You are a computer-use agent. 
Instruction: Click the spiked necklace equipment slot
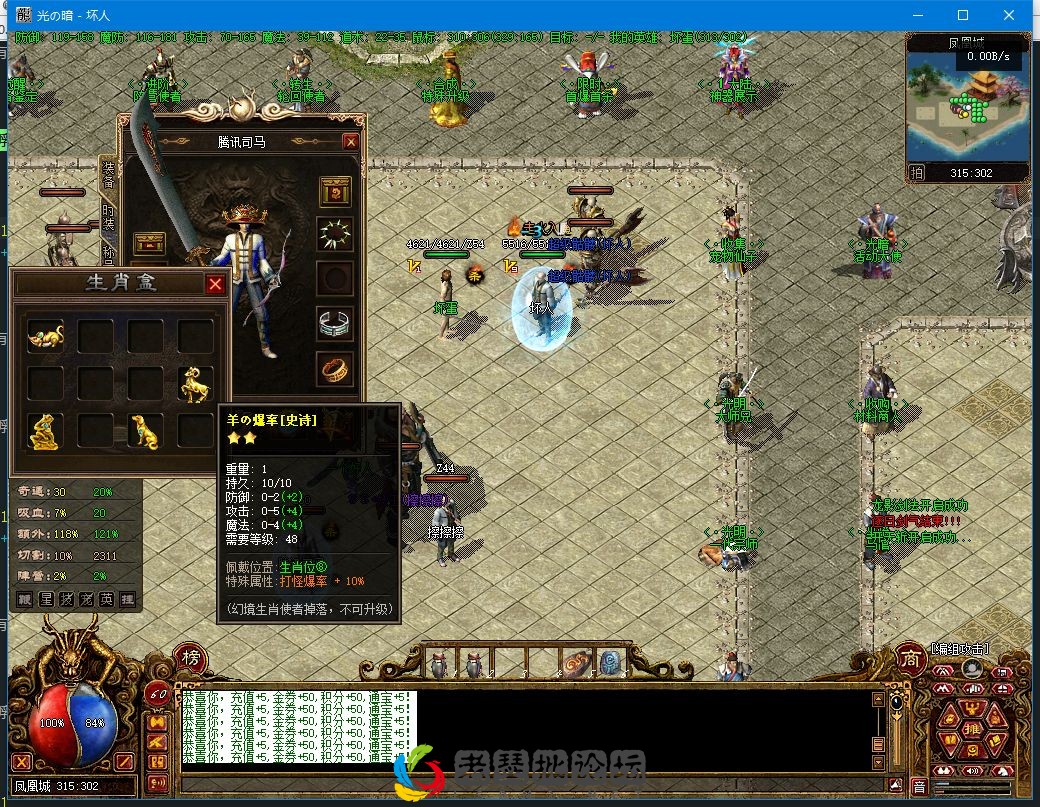[335, 234]
